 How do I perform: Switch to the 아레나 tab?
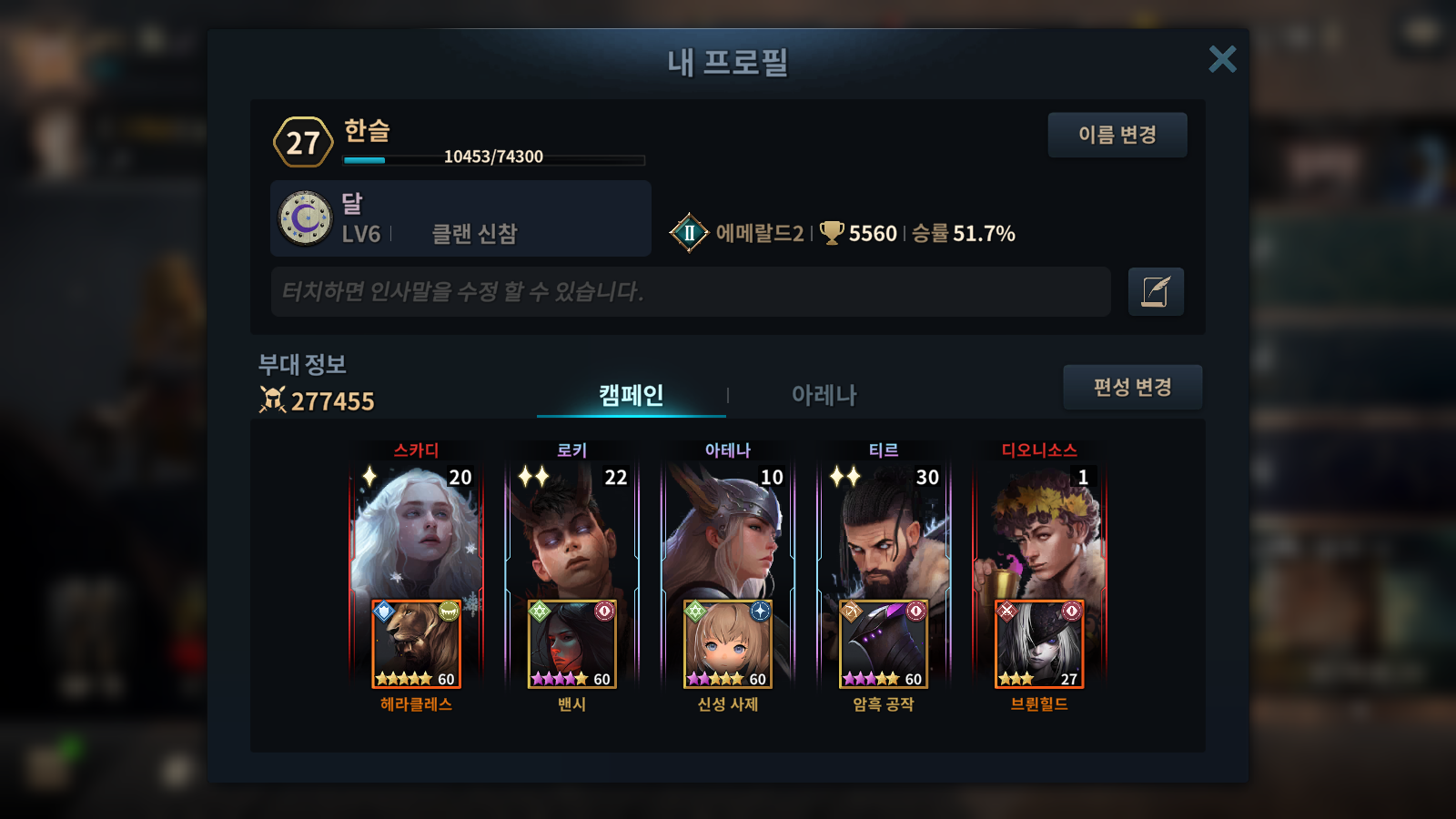[824, 395]
